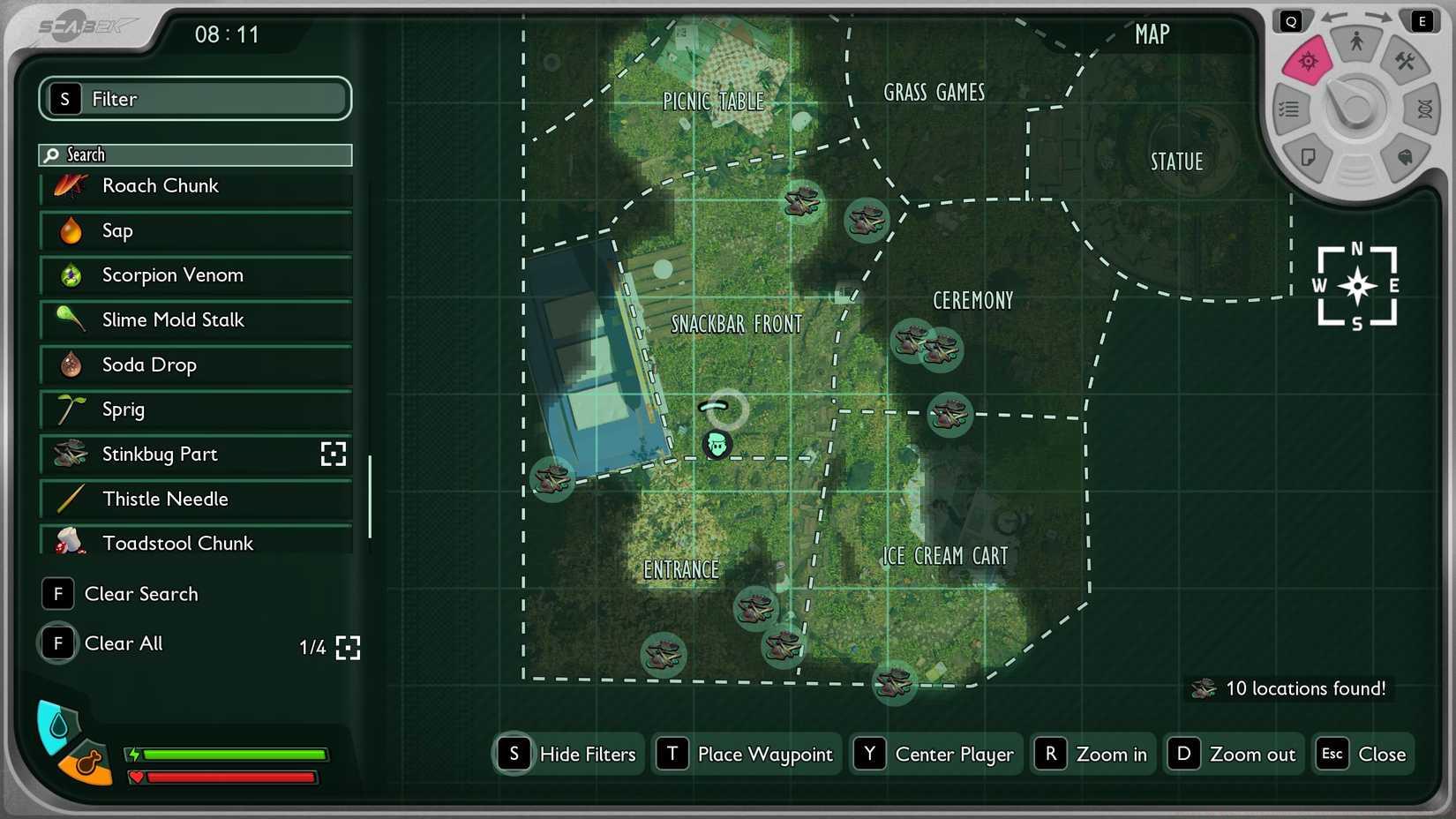Image resolution: width=1456 pixels, height=819 pixels.
Task: Click the player head marker on the map
Action: click(x=717, y=446)
